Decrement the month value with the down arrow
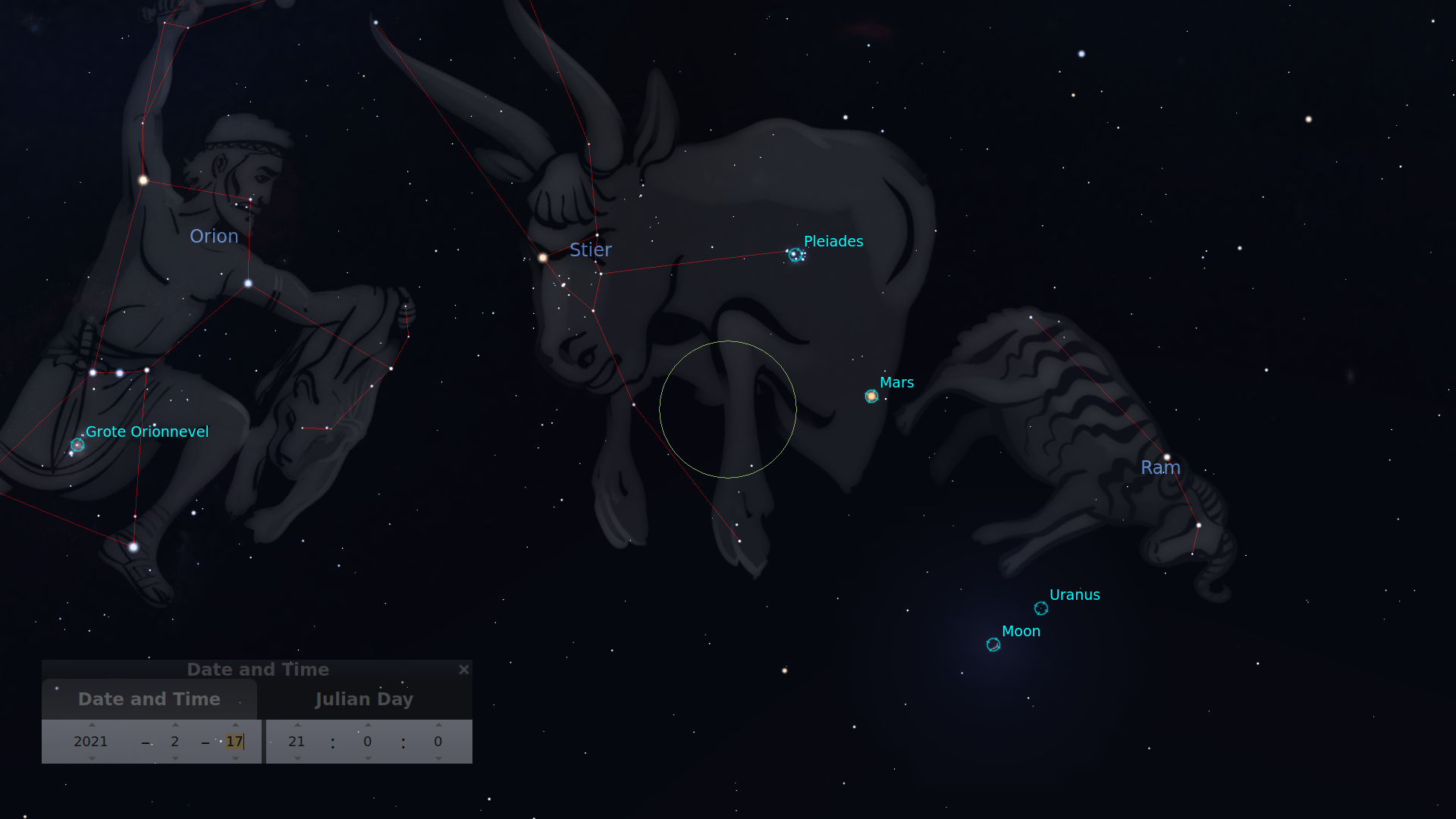The image size is (1456, 819). tap(175, 759)
